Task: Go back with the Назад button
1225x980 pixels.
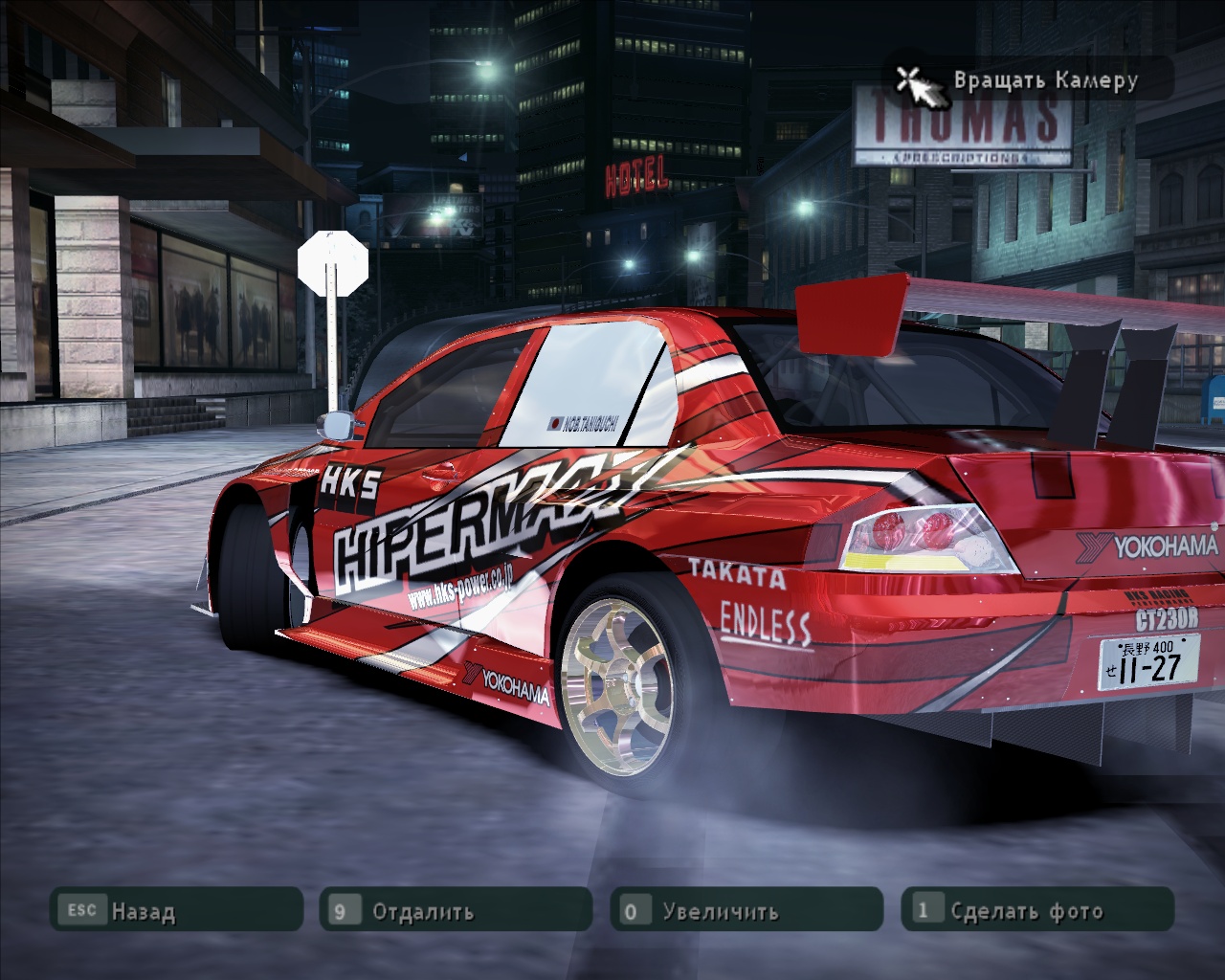Action: pos(175,910)
